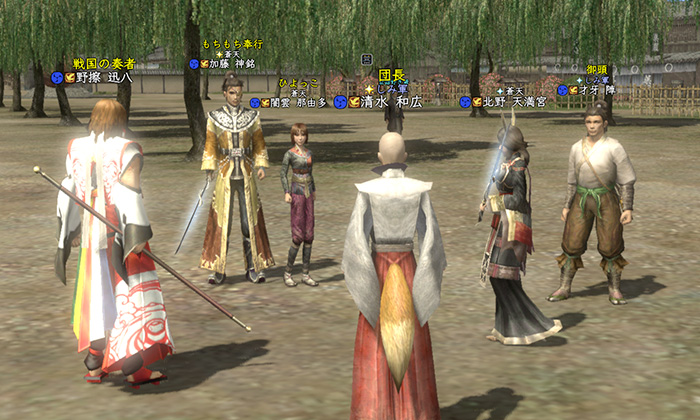Select the 野擦 迅八 player nameplate
The width and height of the screenshot is (700, 420).
tap(105, 77)
